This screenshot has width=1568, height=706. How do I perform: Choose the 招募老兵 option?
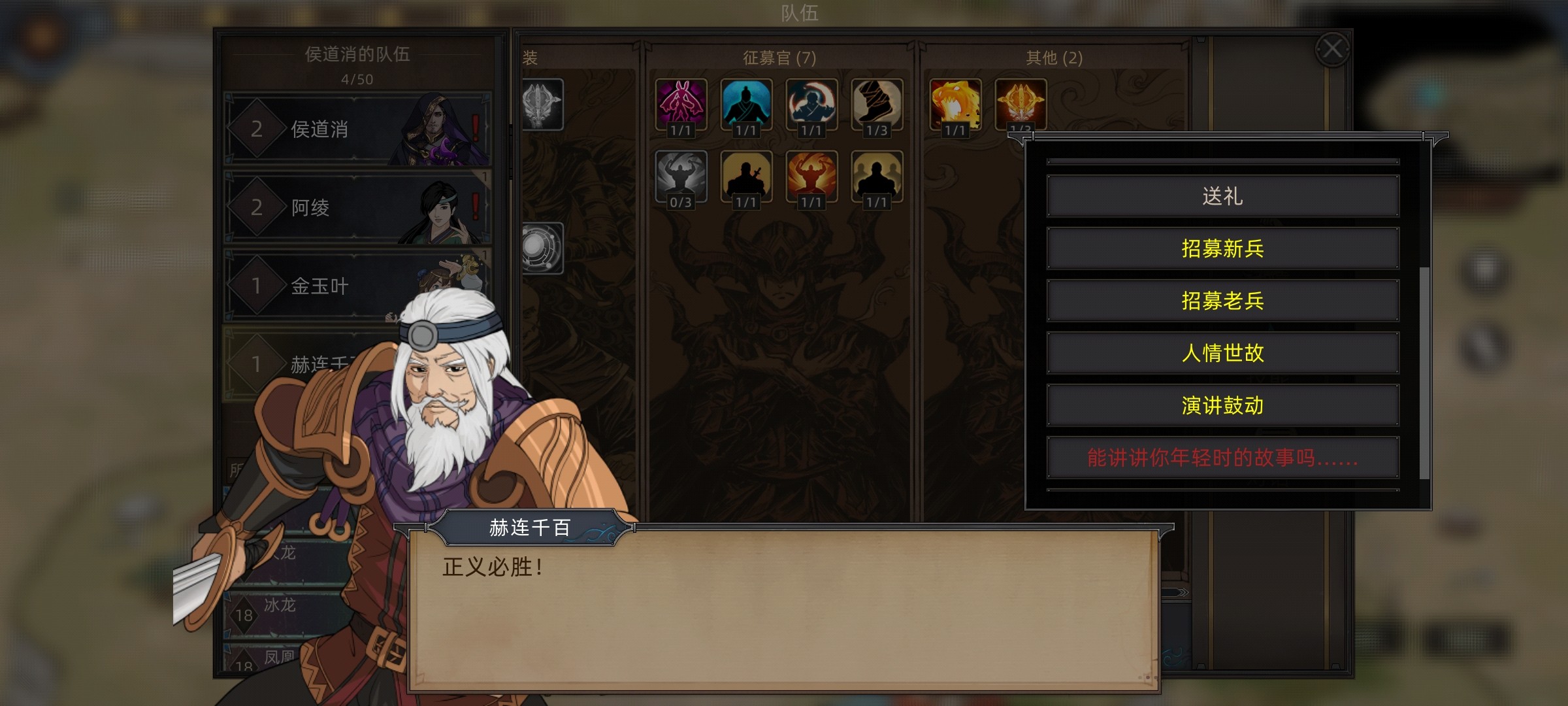coord(1222,301)
